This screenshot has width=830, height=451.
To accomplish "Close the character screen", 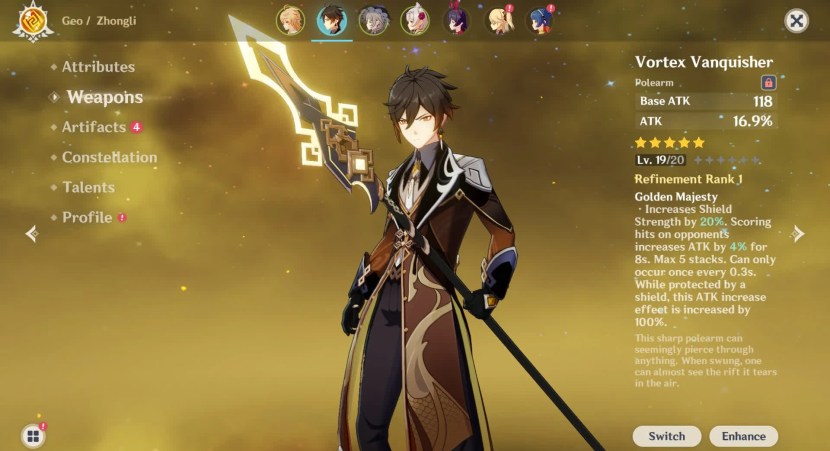I will tap(796, 21).
